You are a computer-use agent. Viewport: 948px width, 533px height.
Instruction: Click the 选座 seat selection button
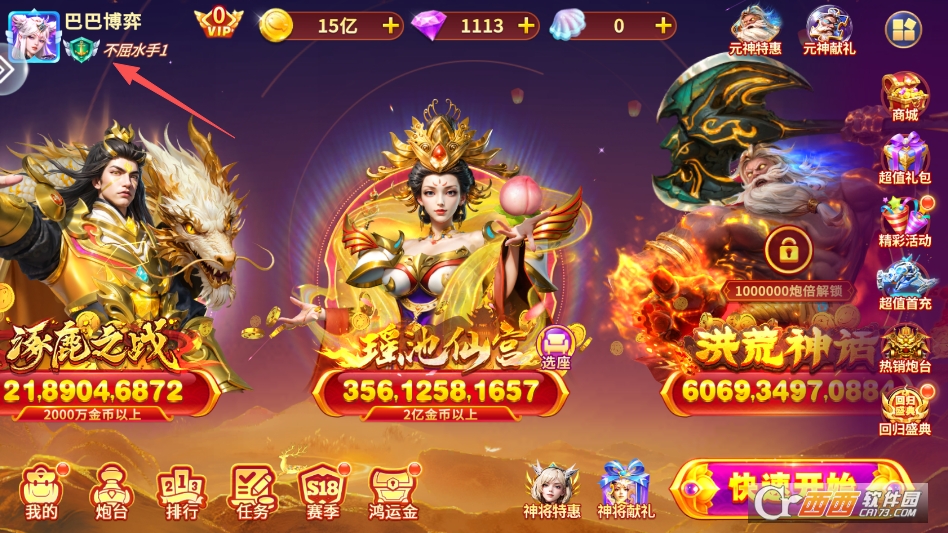coord(555,348)
